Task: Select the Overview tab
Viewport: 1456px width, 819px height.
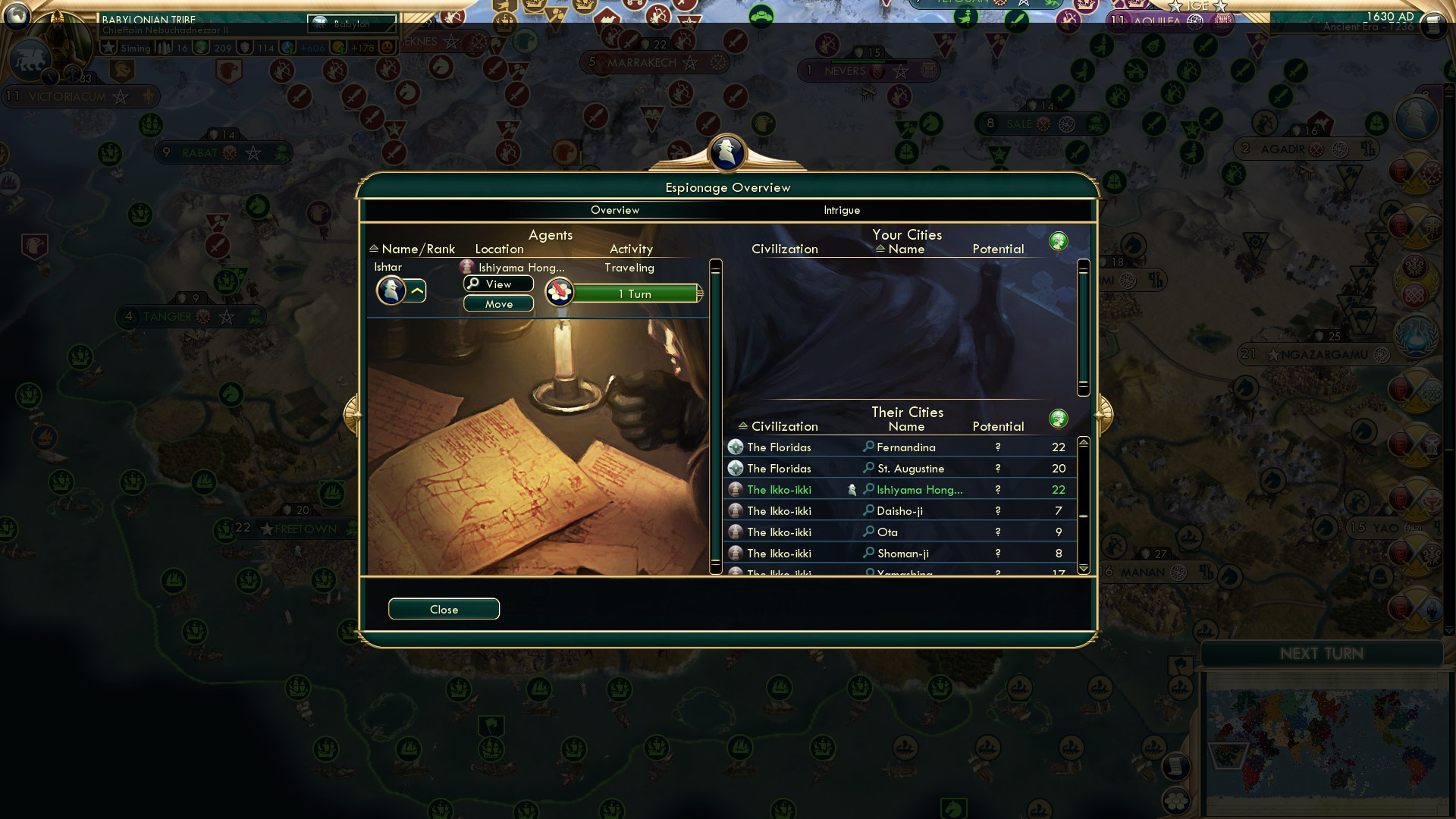Action: tap(615, 210)
